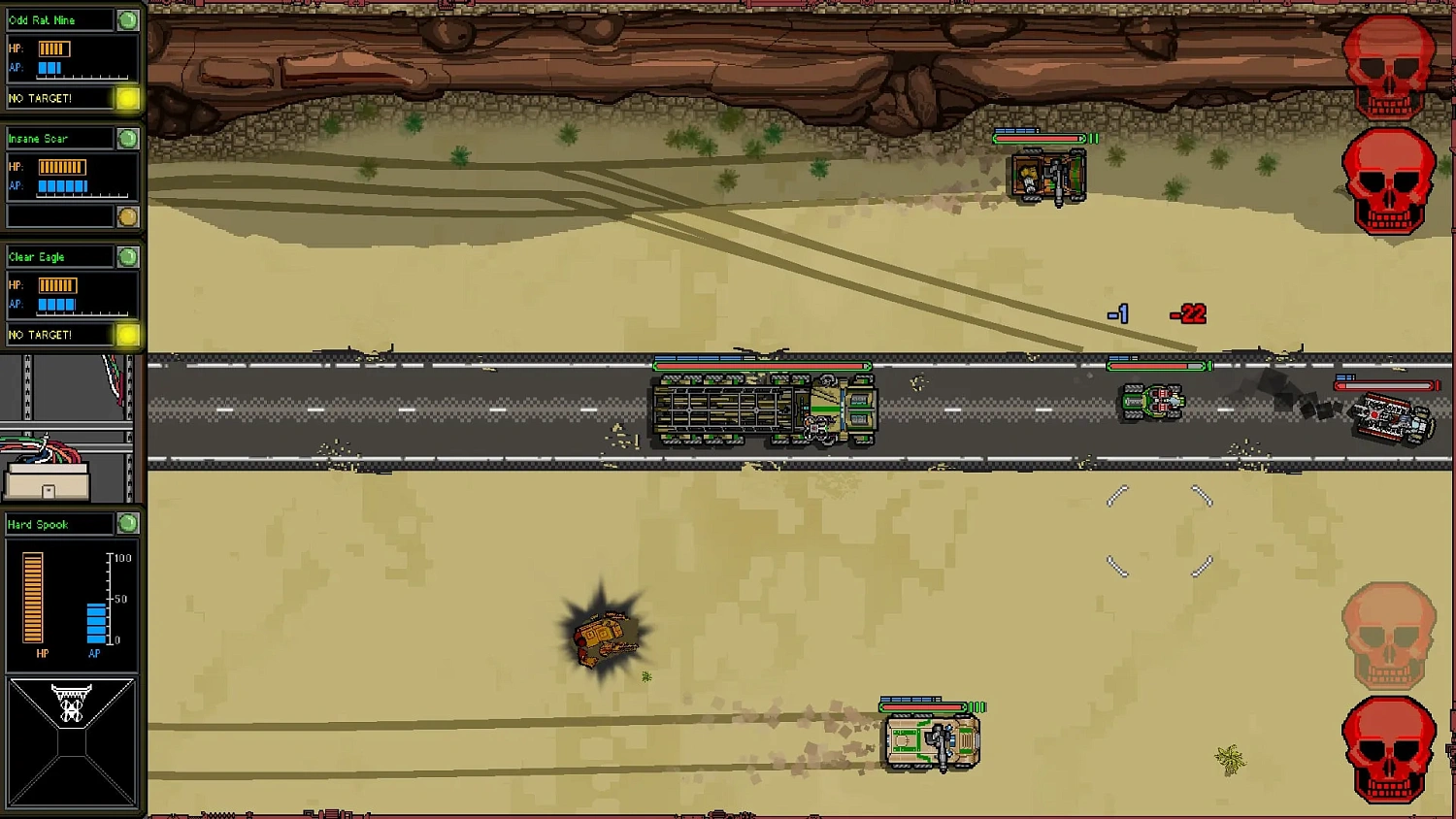Click Insane Scar's amber target indicator

128,217
